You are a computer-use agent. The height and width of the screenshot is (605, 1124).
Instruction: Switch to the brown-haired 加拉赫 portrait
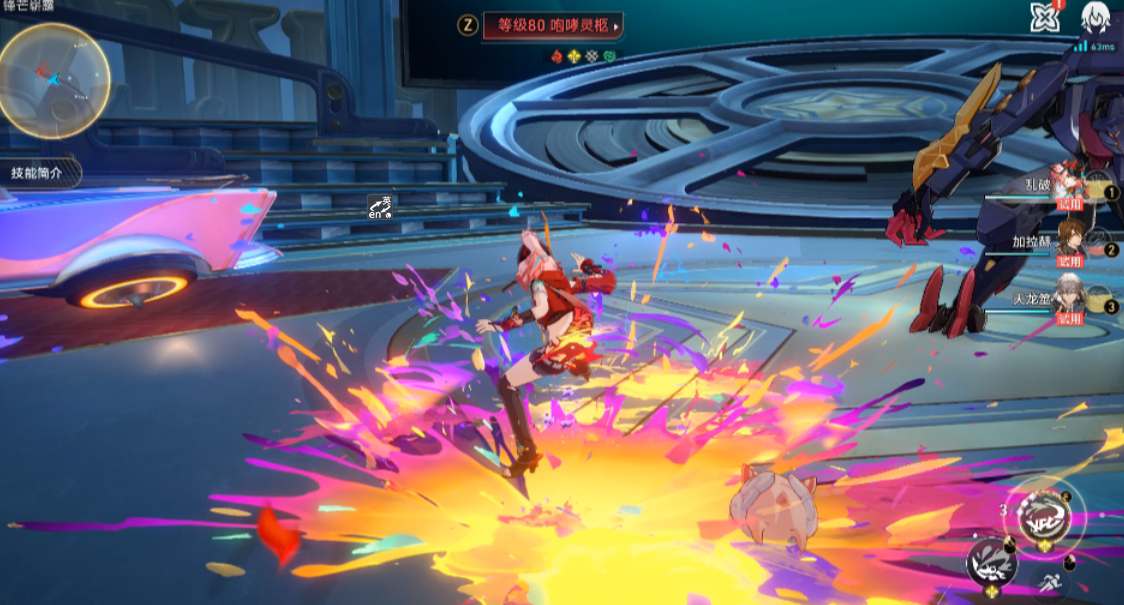click(1072, 242)
